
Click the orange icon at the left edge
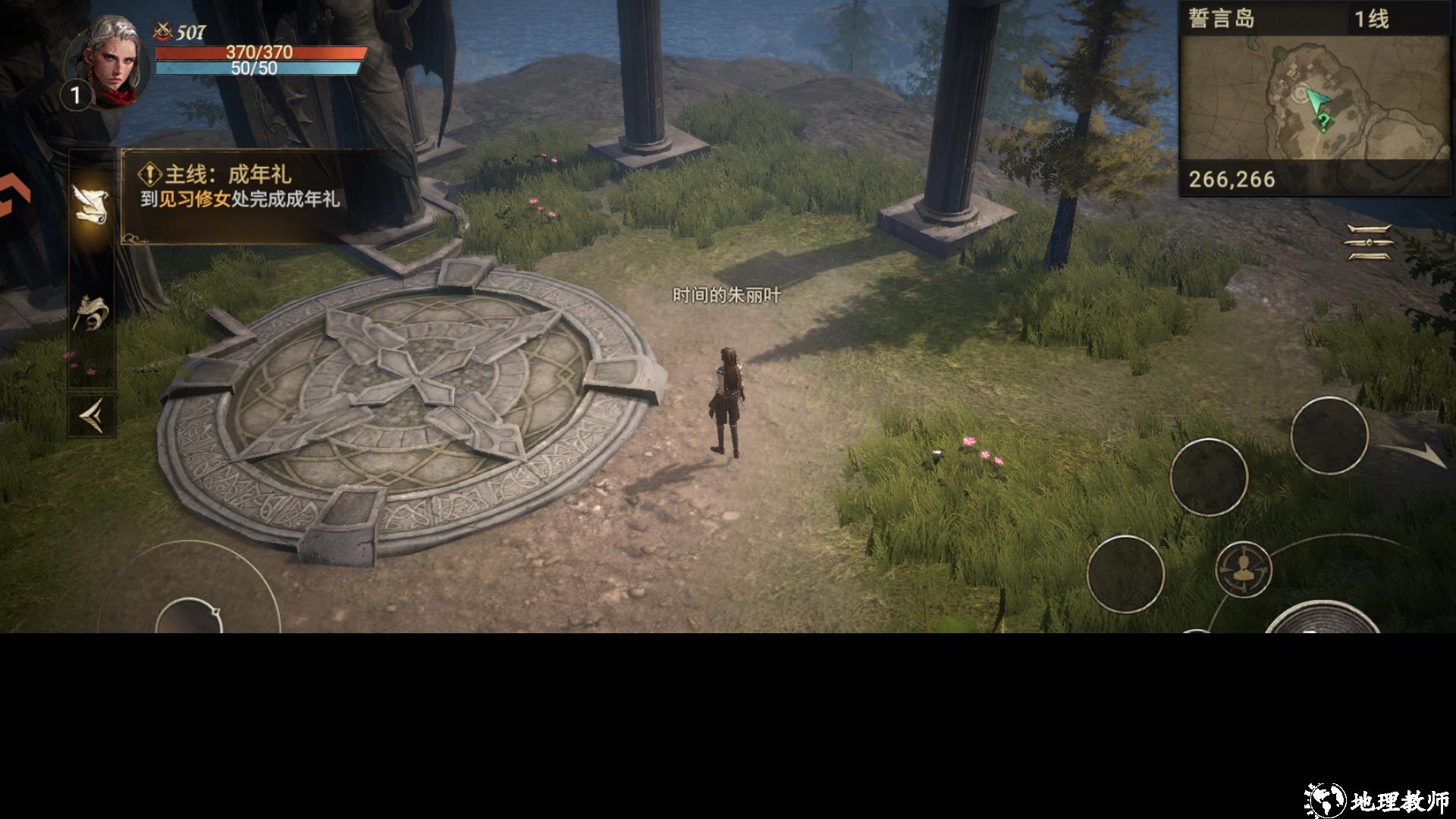tap(14, 197)
